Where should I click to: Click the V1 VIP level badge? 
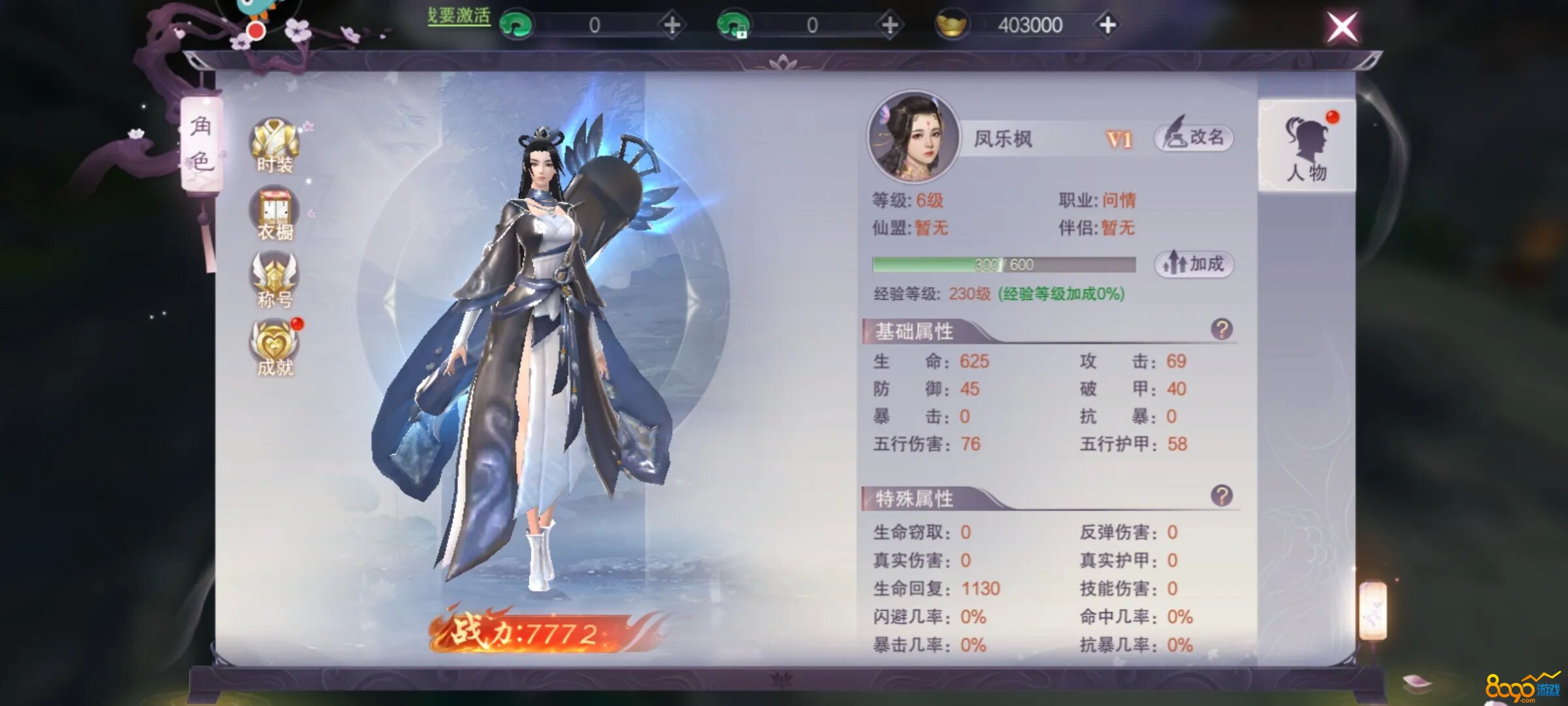pyautogui.click(x=1119, y=139)
